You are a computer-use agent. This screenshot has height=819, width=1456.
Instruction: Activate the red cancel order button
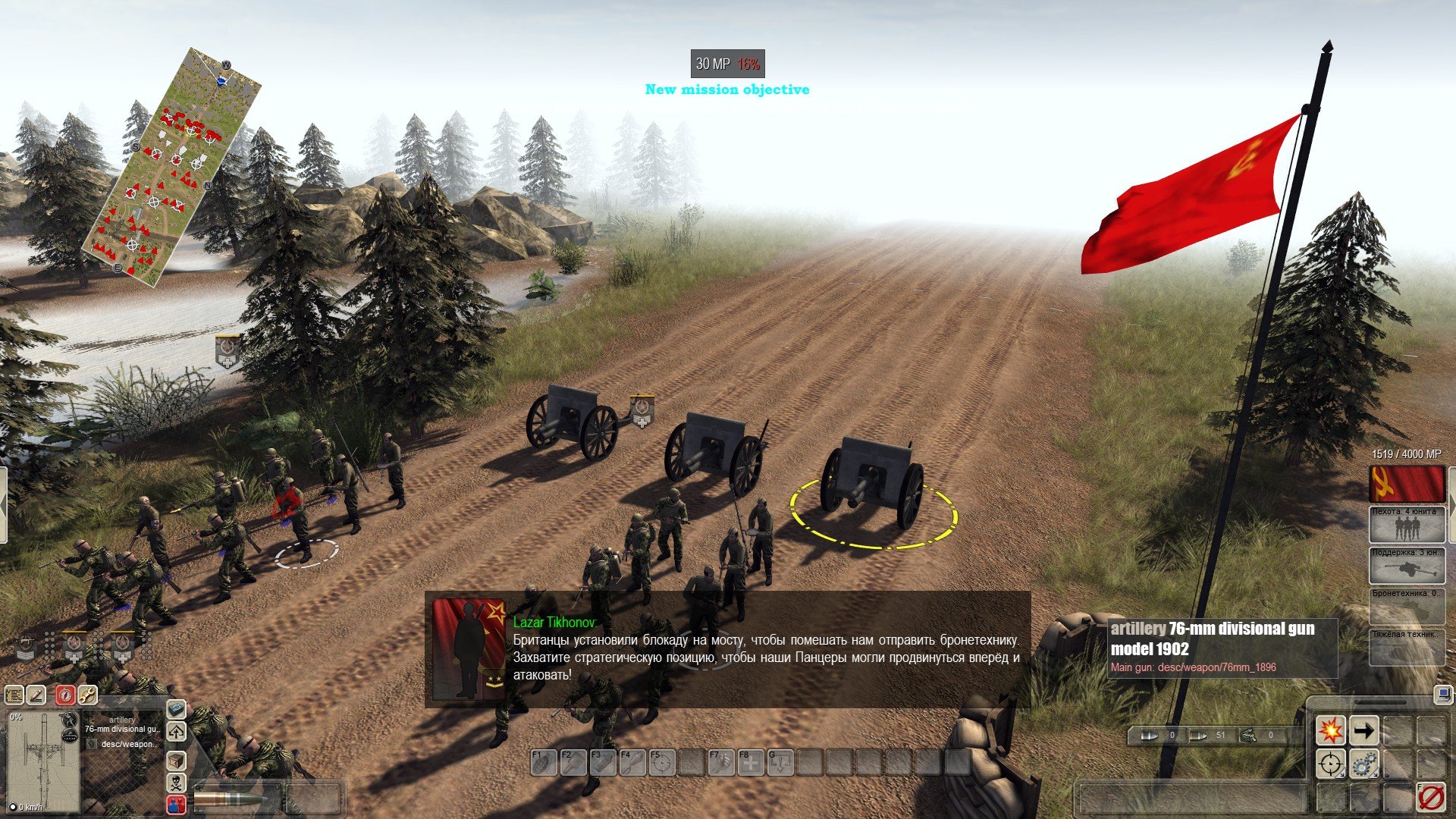pyautogui.click(x=1430, y=797)
